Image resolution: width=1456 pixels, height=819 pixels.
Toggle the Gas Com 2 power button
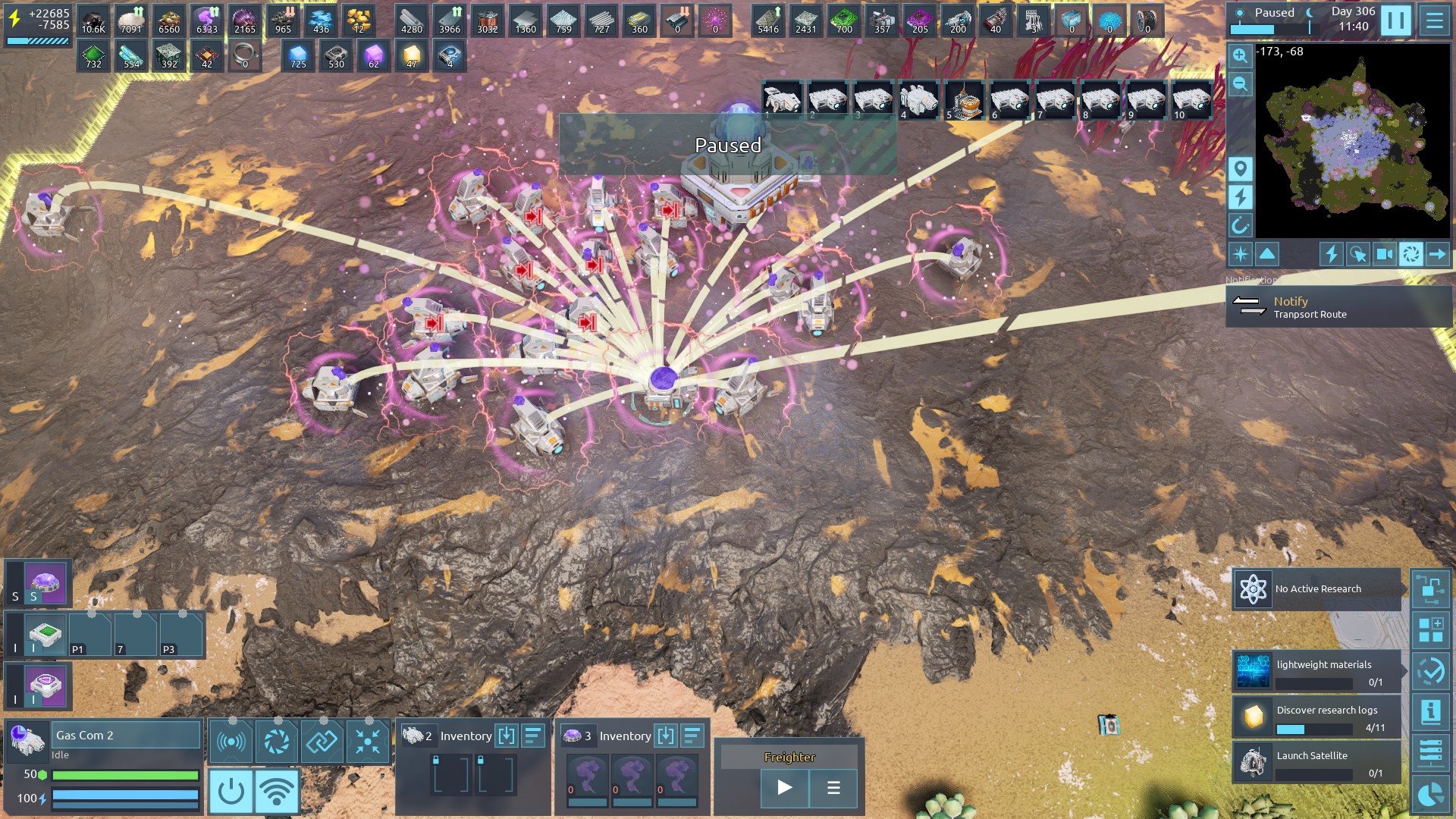point(231,792)
